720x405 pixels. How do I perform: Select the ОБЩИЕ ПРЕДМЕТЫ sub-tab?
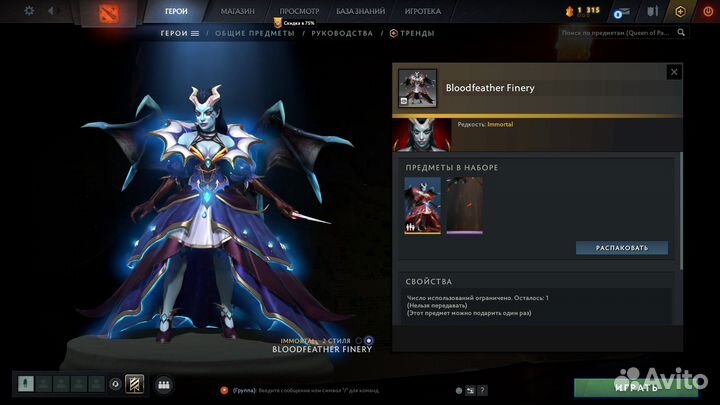256,33
